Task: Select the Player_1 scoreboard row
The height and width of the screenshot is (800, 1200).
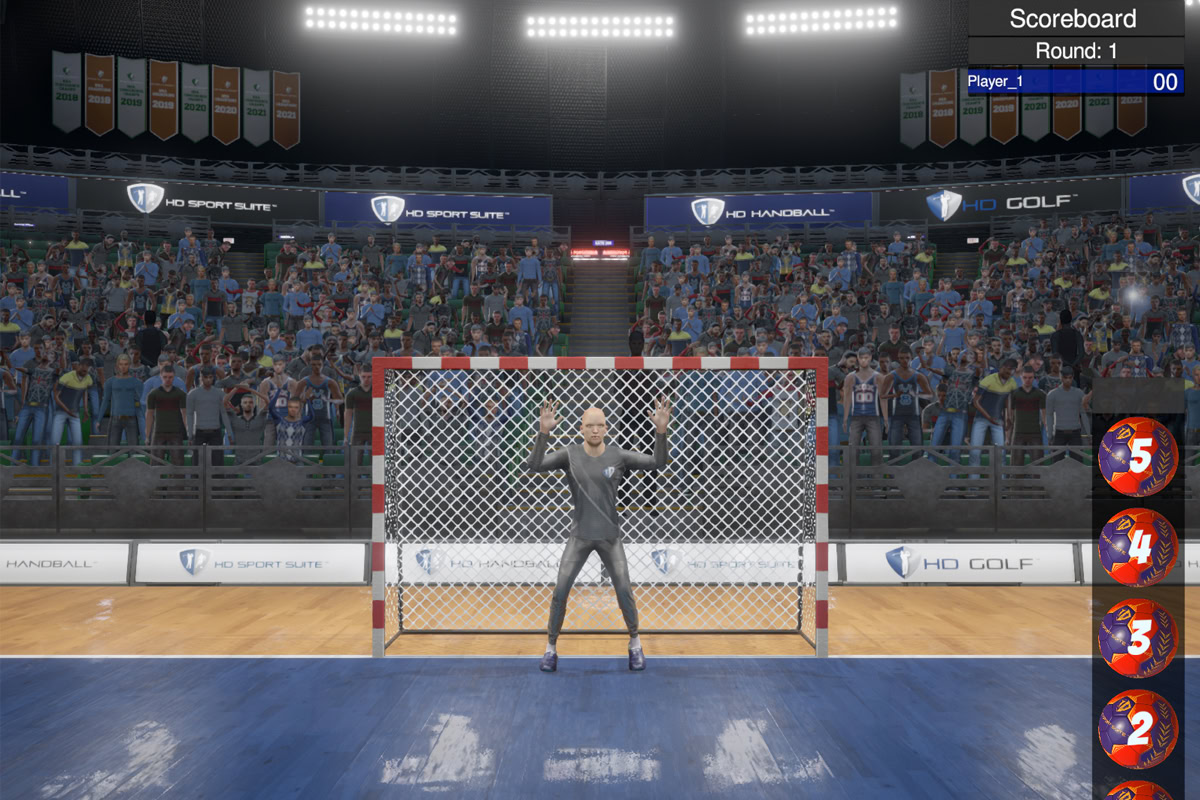Action: tap(1075, 82)
